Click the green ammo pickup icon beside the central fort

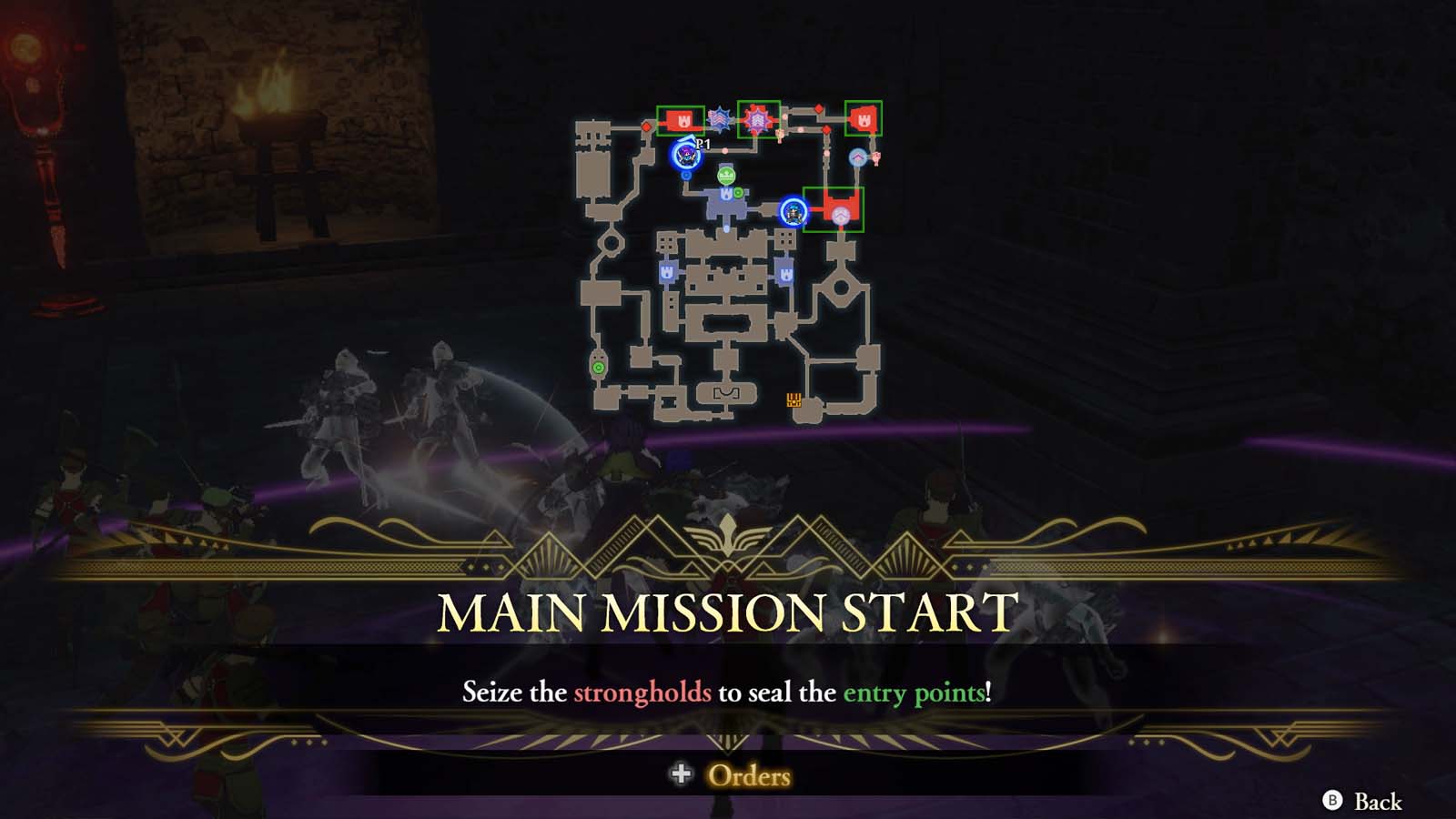[x=738, y=192]
